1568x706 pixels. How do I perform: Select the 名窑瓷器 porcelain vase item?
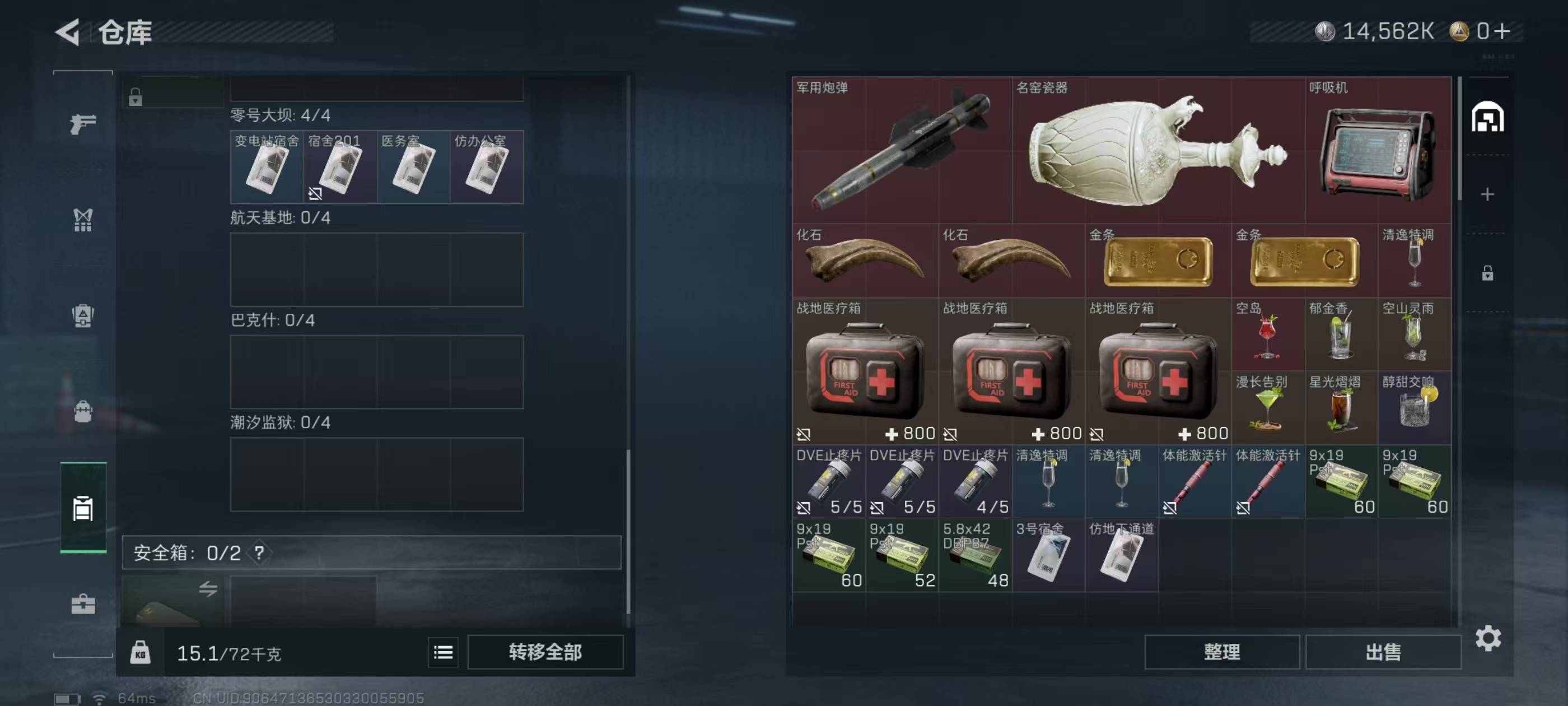click(x=1158, y=150)
